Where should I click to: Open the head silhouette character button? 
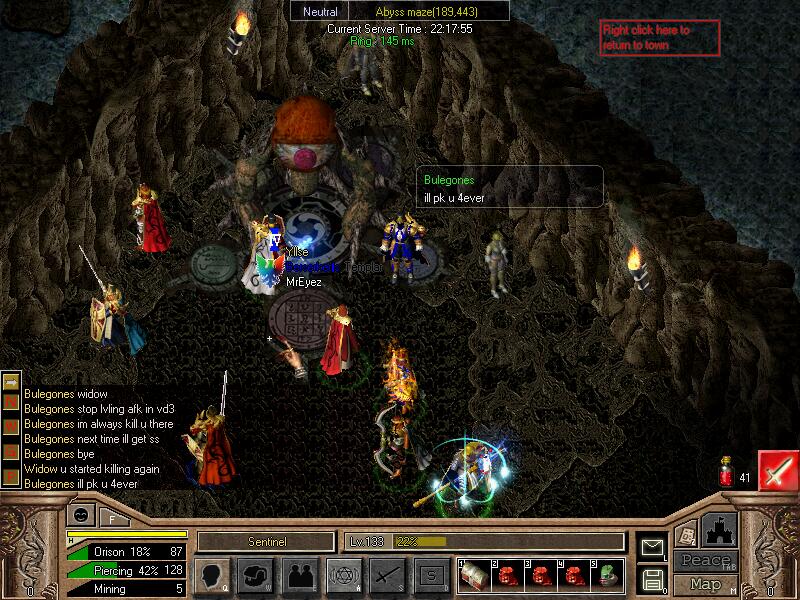tap(213, 575)
